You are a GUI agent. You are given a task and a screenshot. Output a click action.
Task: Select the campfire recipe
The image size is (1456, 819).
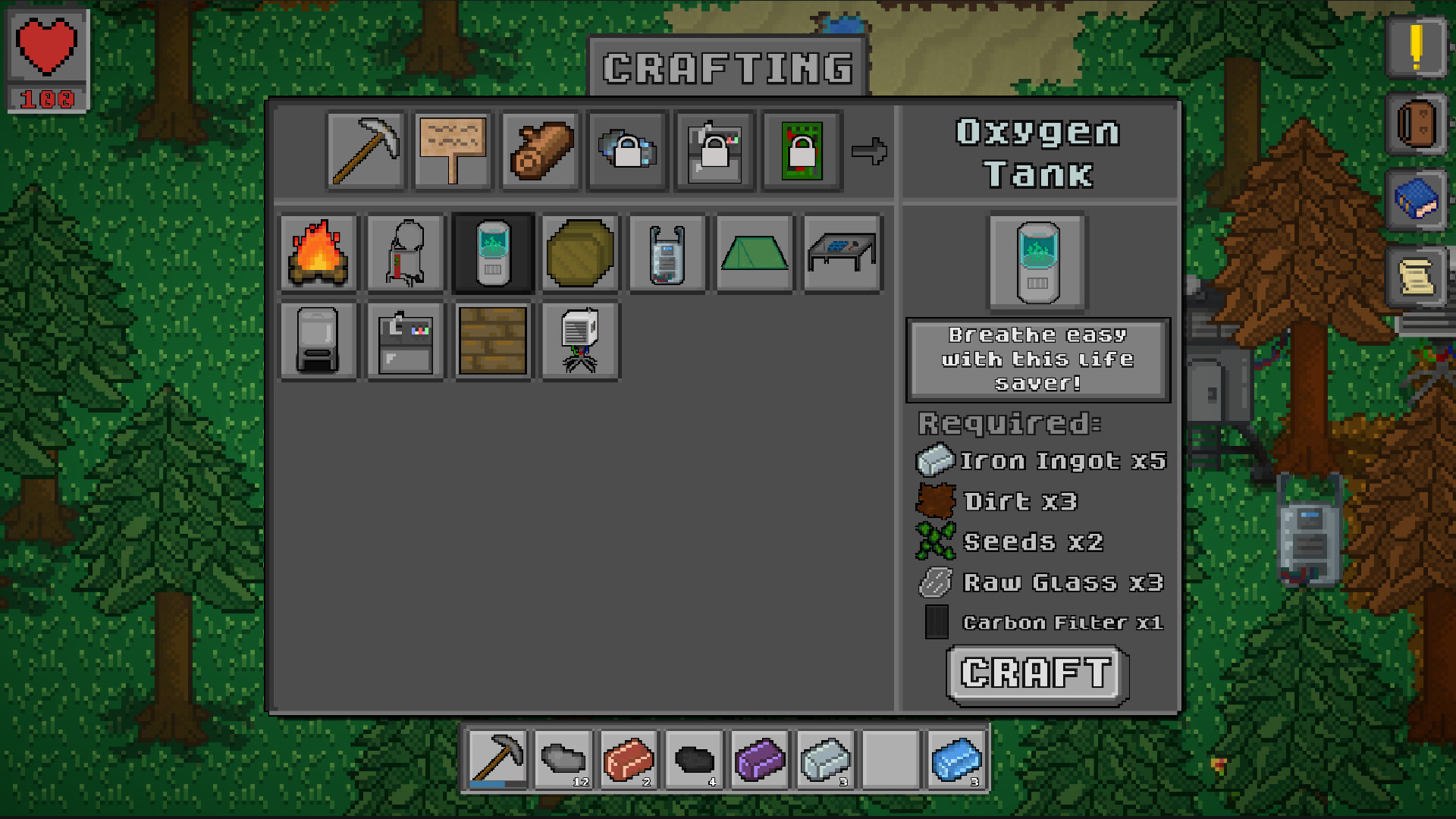tap(318, 253)
